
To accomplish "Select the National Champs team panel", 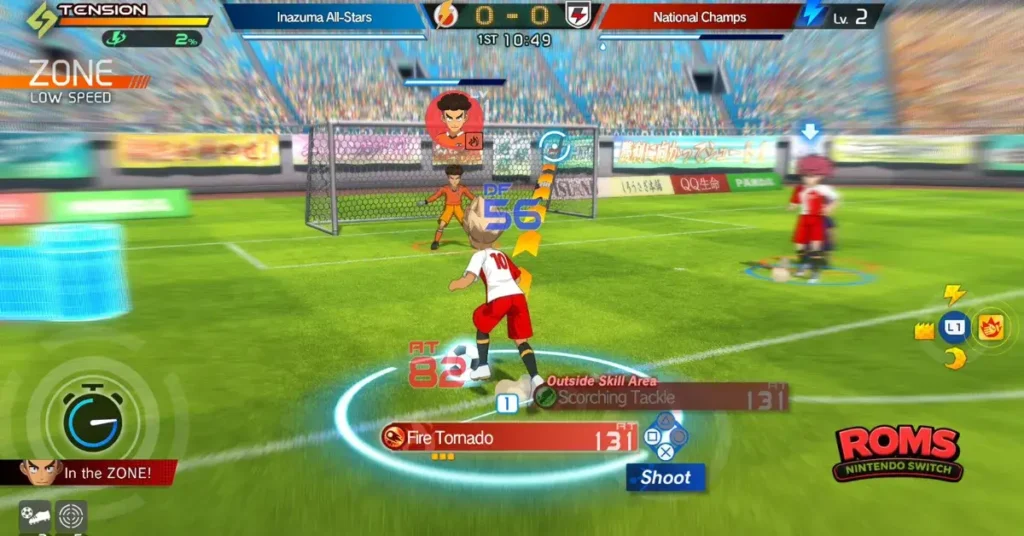I will 698,17.
